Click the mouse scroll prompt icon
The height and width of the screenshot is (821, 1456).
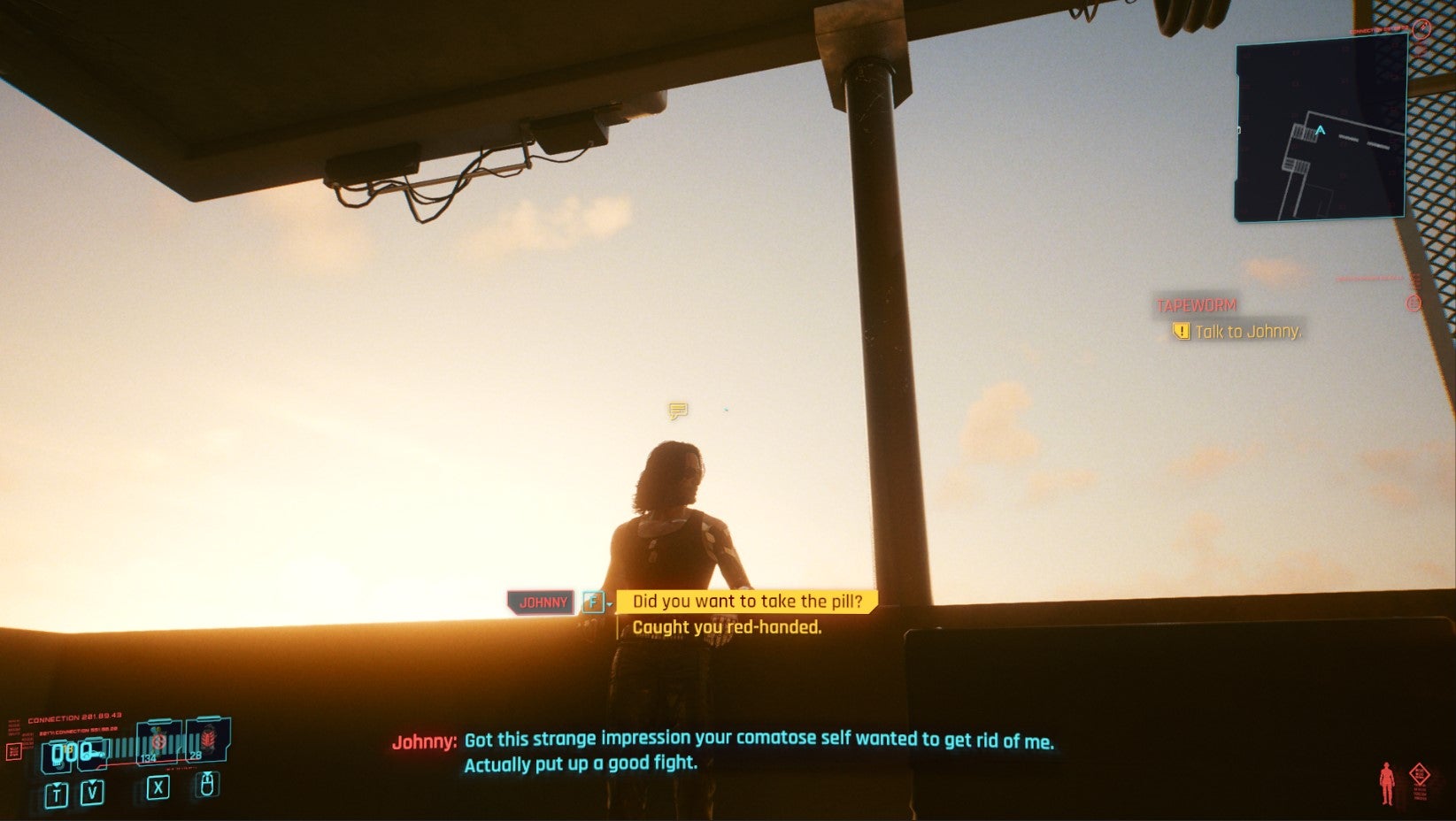click(x=206, y=786)
